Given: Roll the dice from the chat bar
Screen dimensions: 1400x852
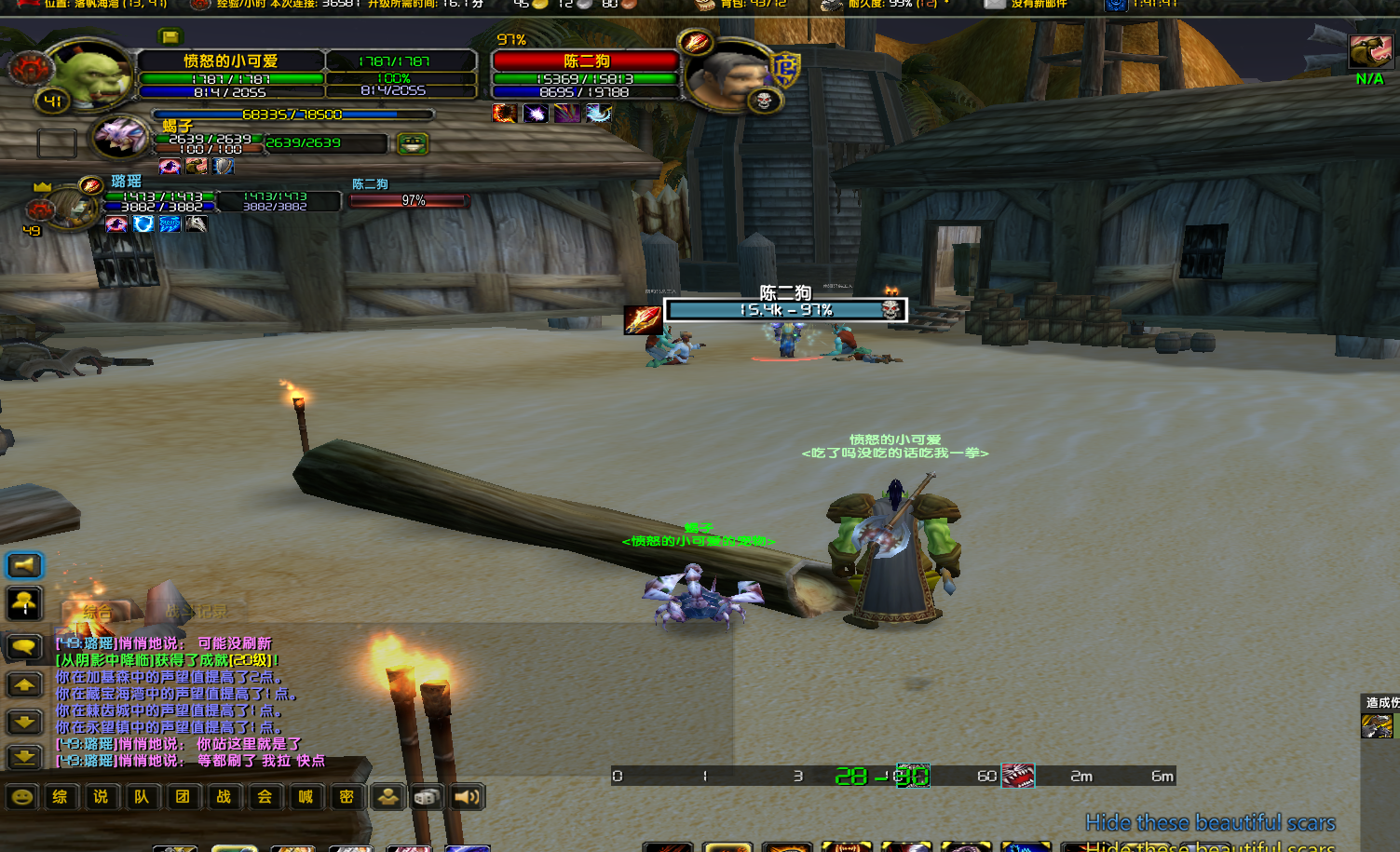Looking at the screenshot, I should 427,797.
